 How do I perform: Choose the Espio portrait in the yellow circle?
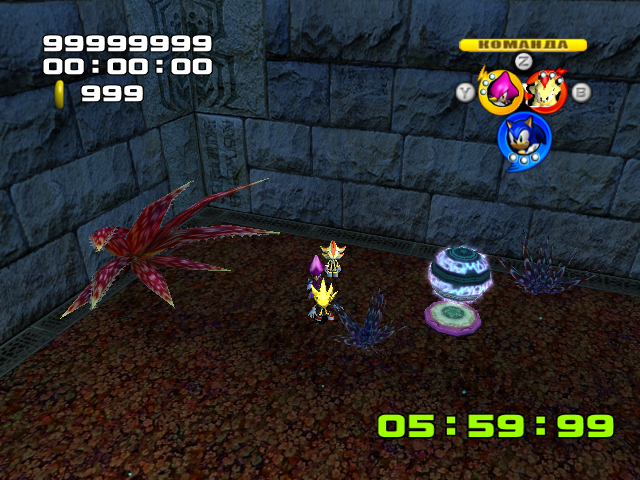499,93
